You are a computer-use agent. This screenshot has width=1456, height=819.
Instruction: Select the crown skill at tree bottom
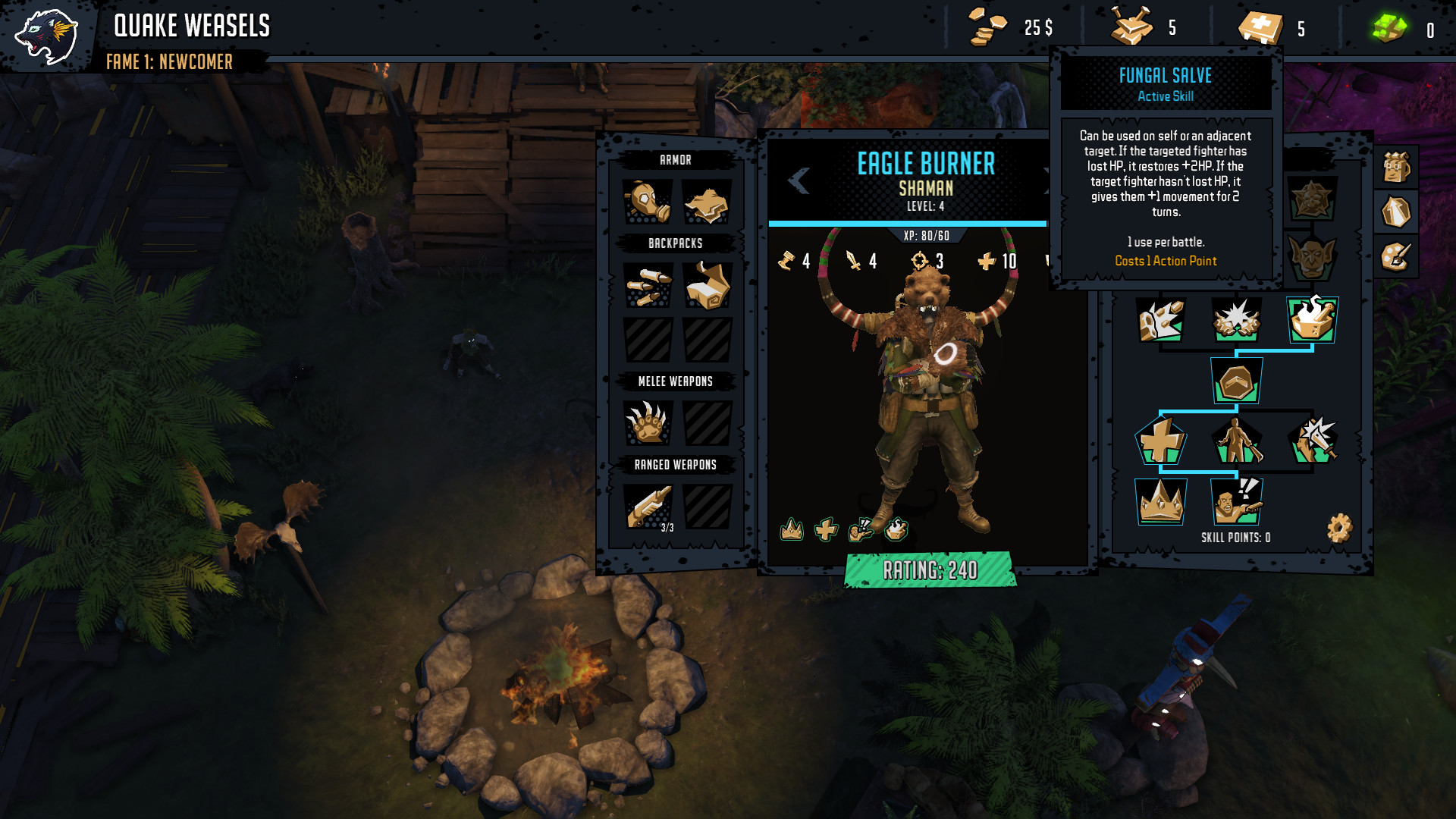click(1162, 502)
